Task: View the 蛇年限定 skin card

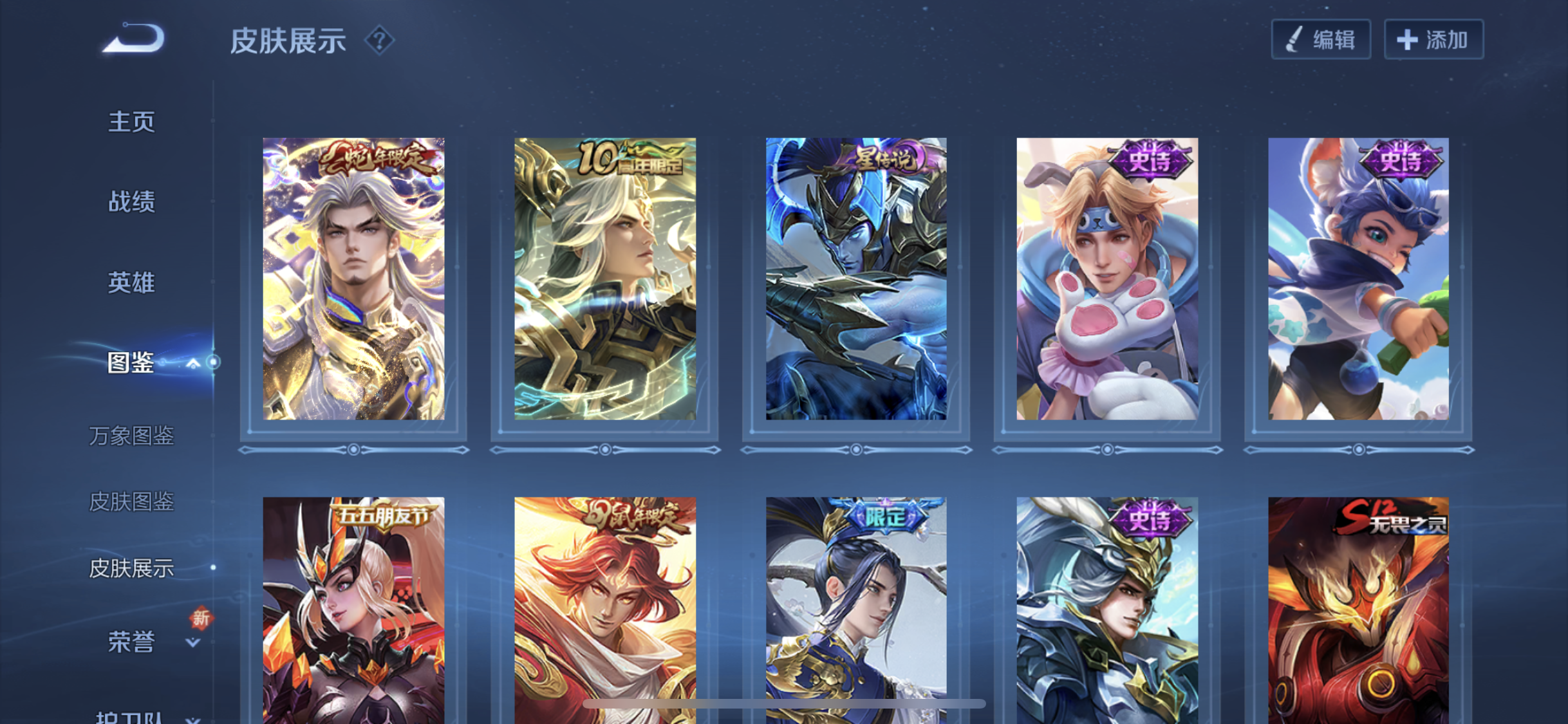Action: tap(353, 279)
